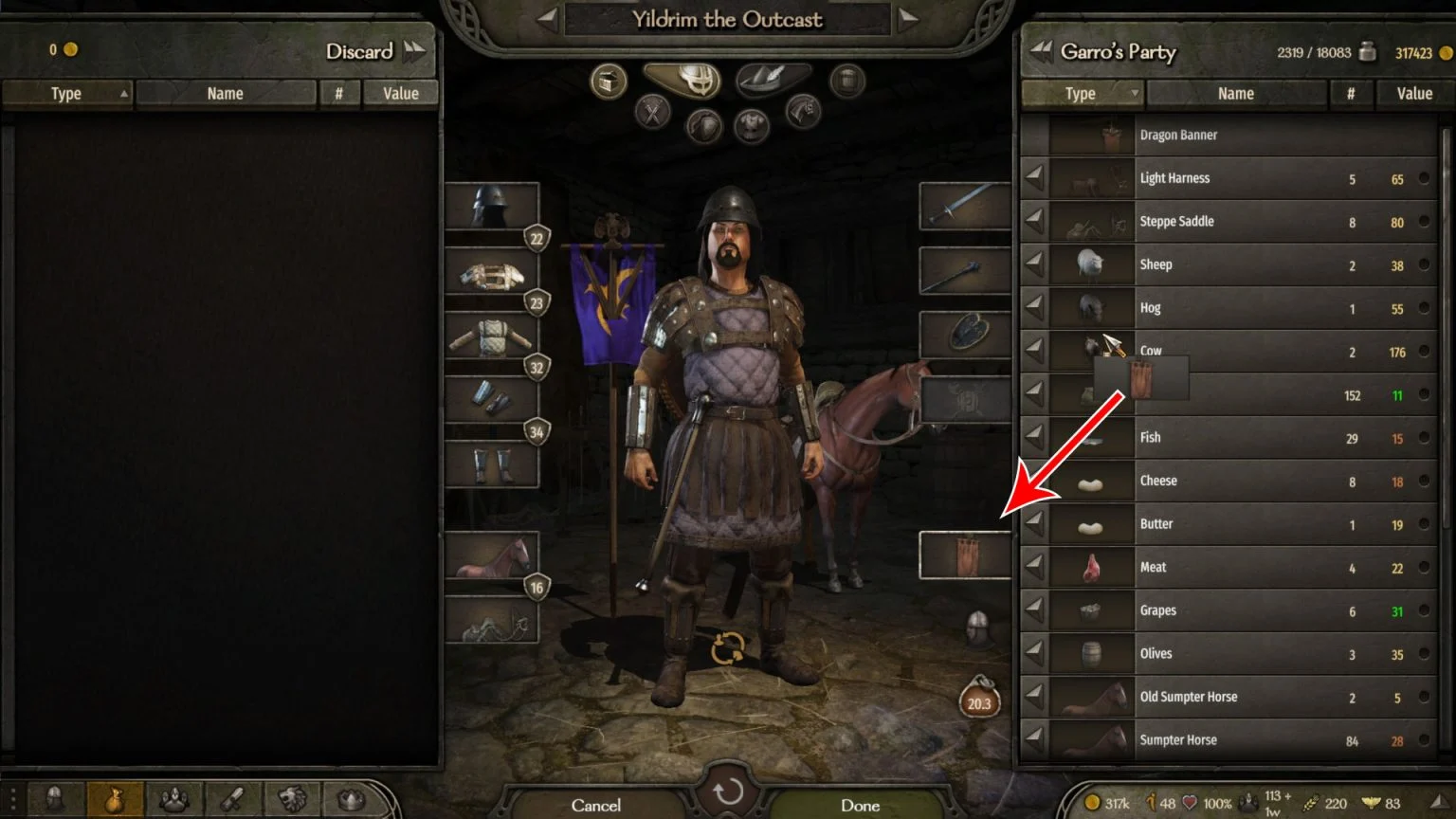
Task: Sort the left panel by Type column
Action: pyautogui.click(x=66, y=93)
